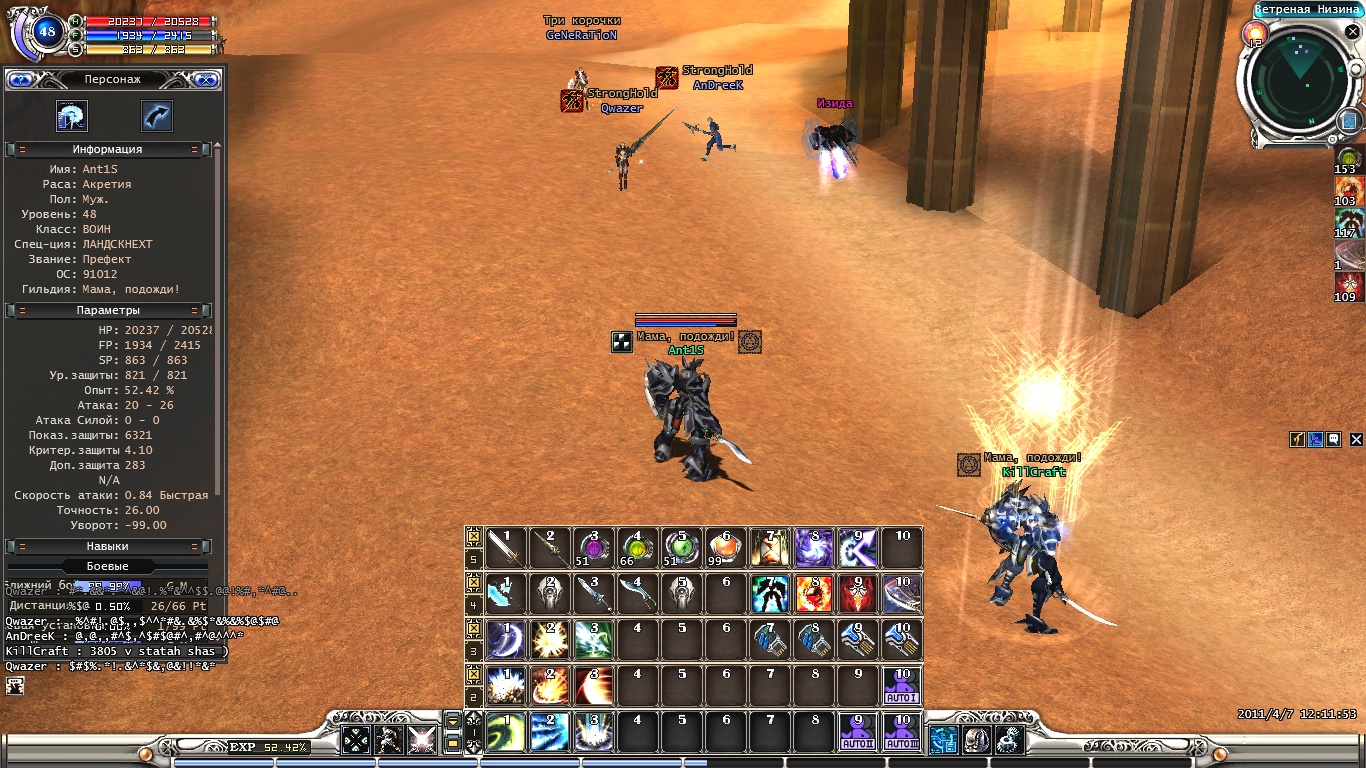Image resolution: width=1366 pixels, height=768 pixels.
Task: Toggle the Навыки section header
Action: point(108,547)
